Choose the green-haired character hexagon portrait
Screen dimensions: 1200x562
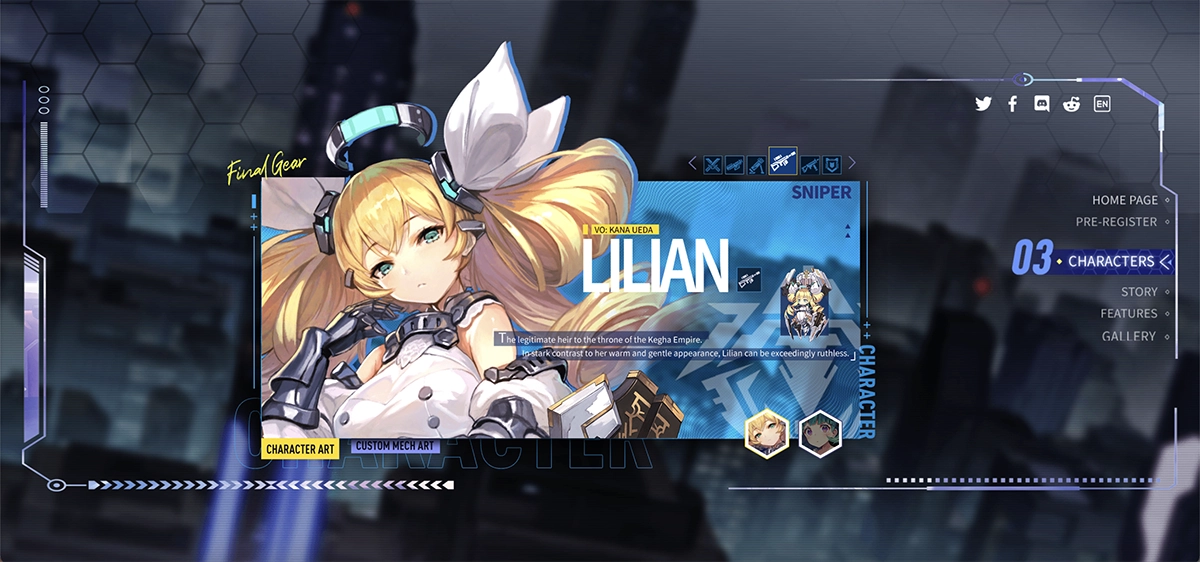point(820,433)
